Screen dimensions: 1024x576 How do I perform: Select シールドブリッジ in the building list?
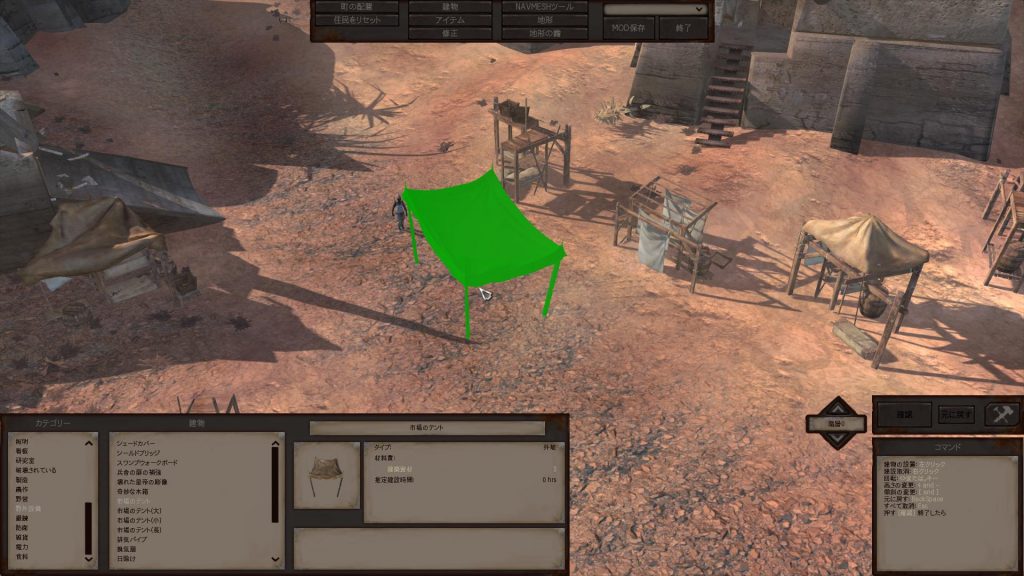[x=143, y=453]
